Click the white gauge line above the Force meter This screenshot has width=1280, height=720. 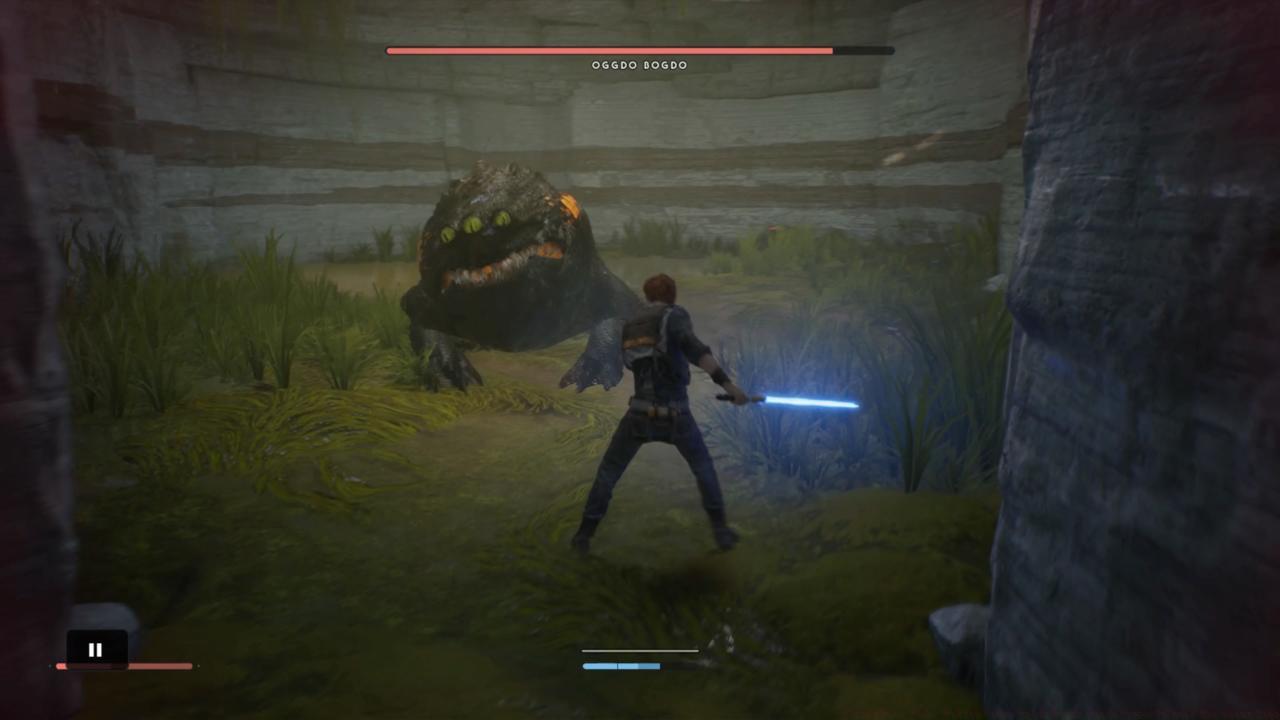639,650
